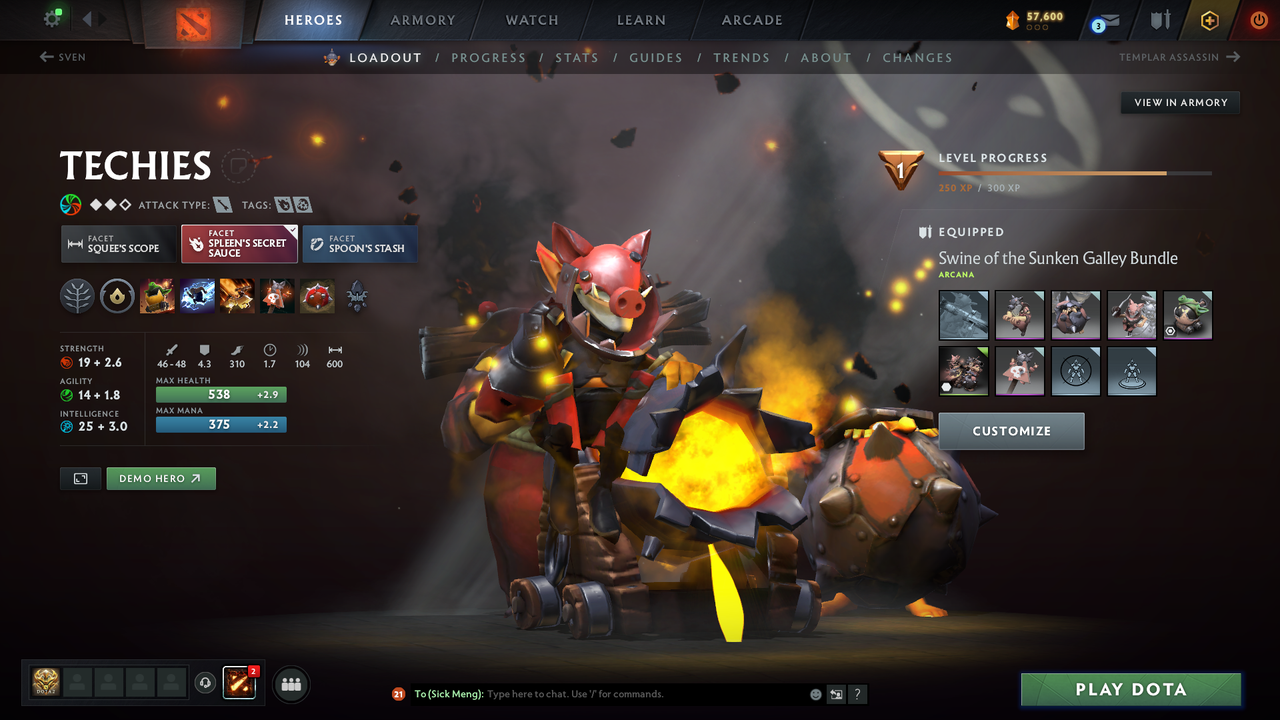Open the Techies talent tree
Screen dimensions: 1280x720
click(77, 296)
